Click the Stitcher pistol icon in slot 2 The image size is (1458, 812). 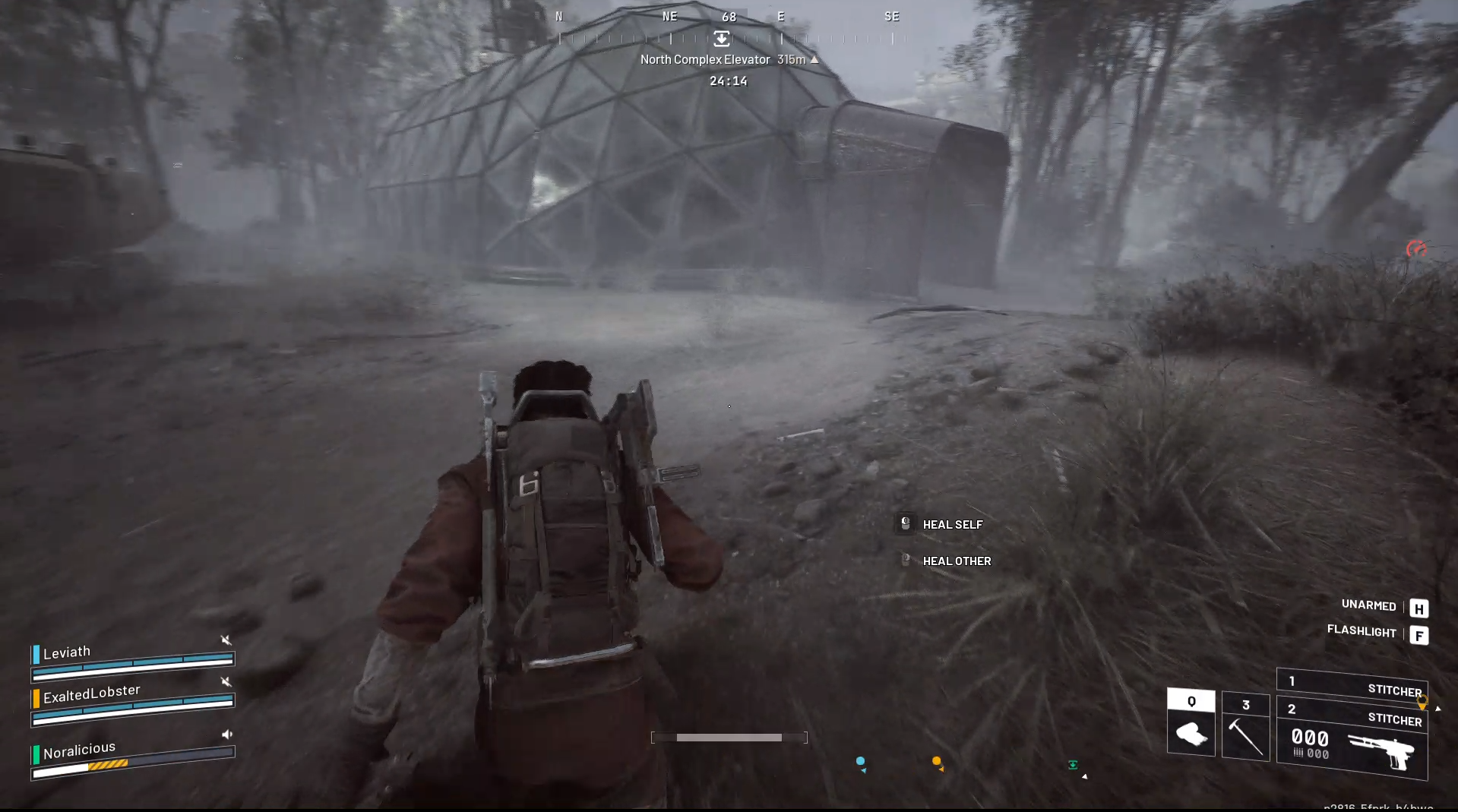(1390, 752)
